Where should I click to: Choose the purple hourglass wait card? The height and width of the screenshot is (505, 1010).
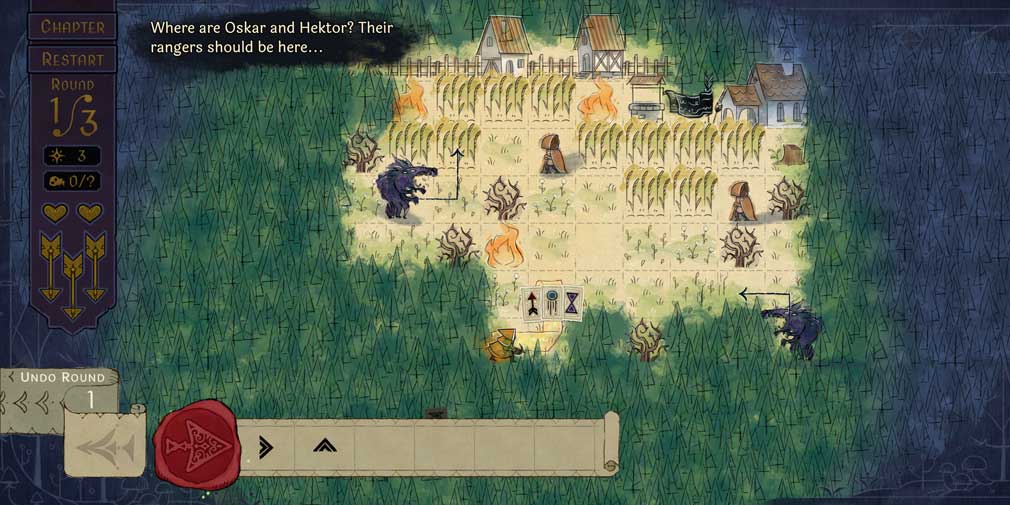(572, 302)
